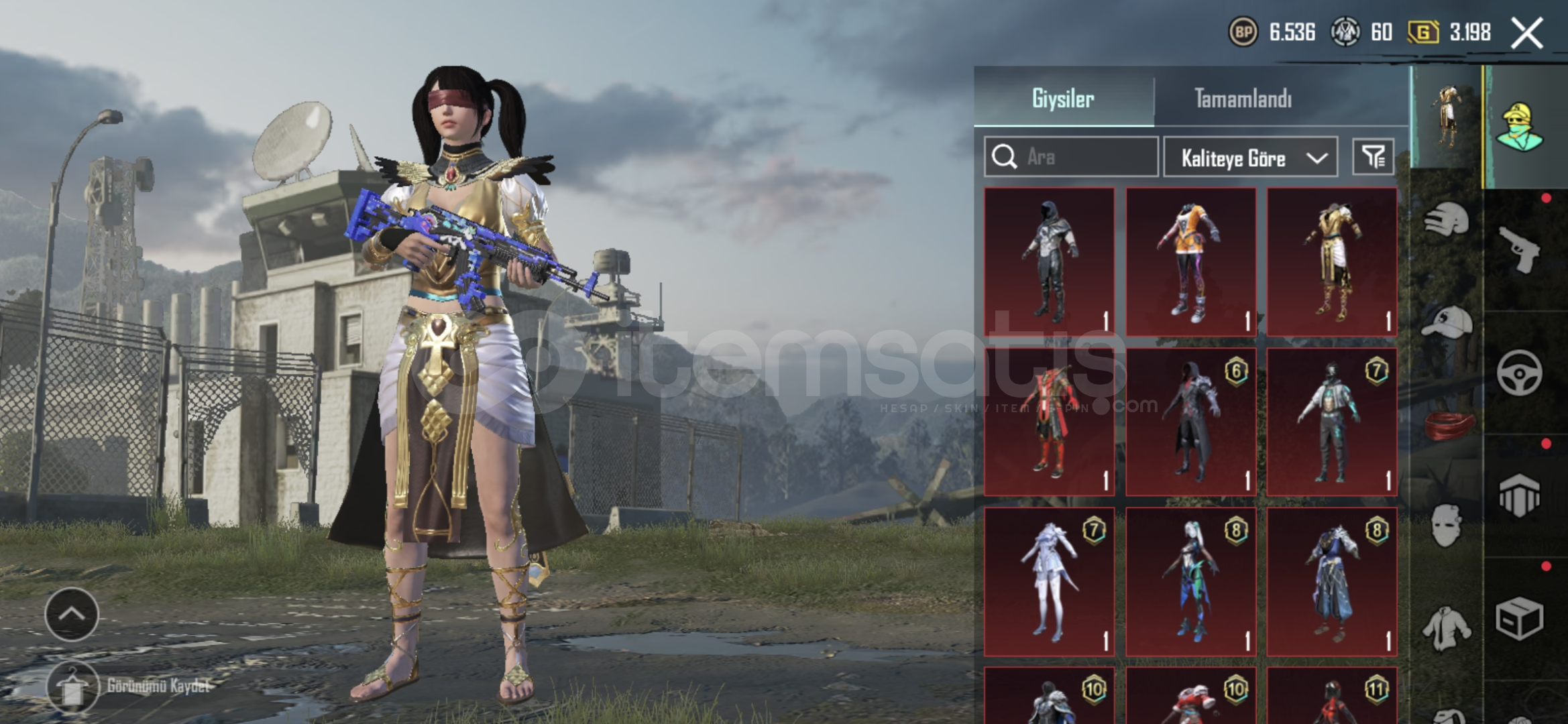Close the inventory with the X button
The height and width of the screenshot is (724, 1568).
(1527, 32)
